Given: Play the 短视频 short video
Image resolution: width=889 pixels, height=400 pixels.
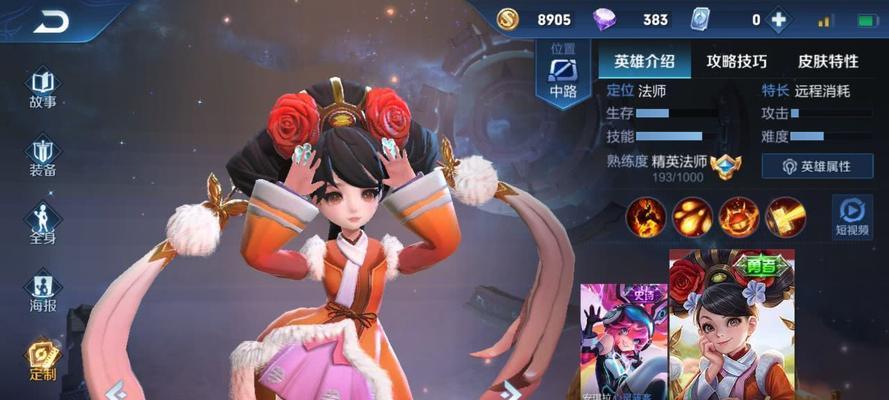Looking at the screenshot, I should coord(852,217).
